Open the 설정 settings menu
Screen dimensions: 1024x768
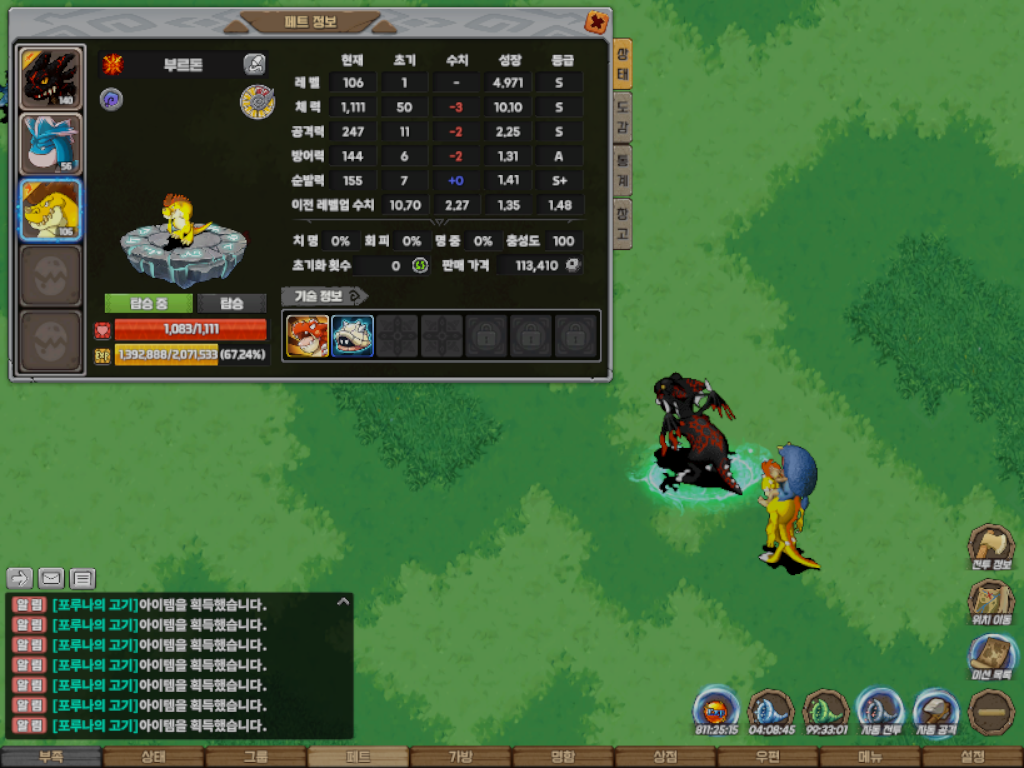972,757
